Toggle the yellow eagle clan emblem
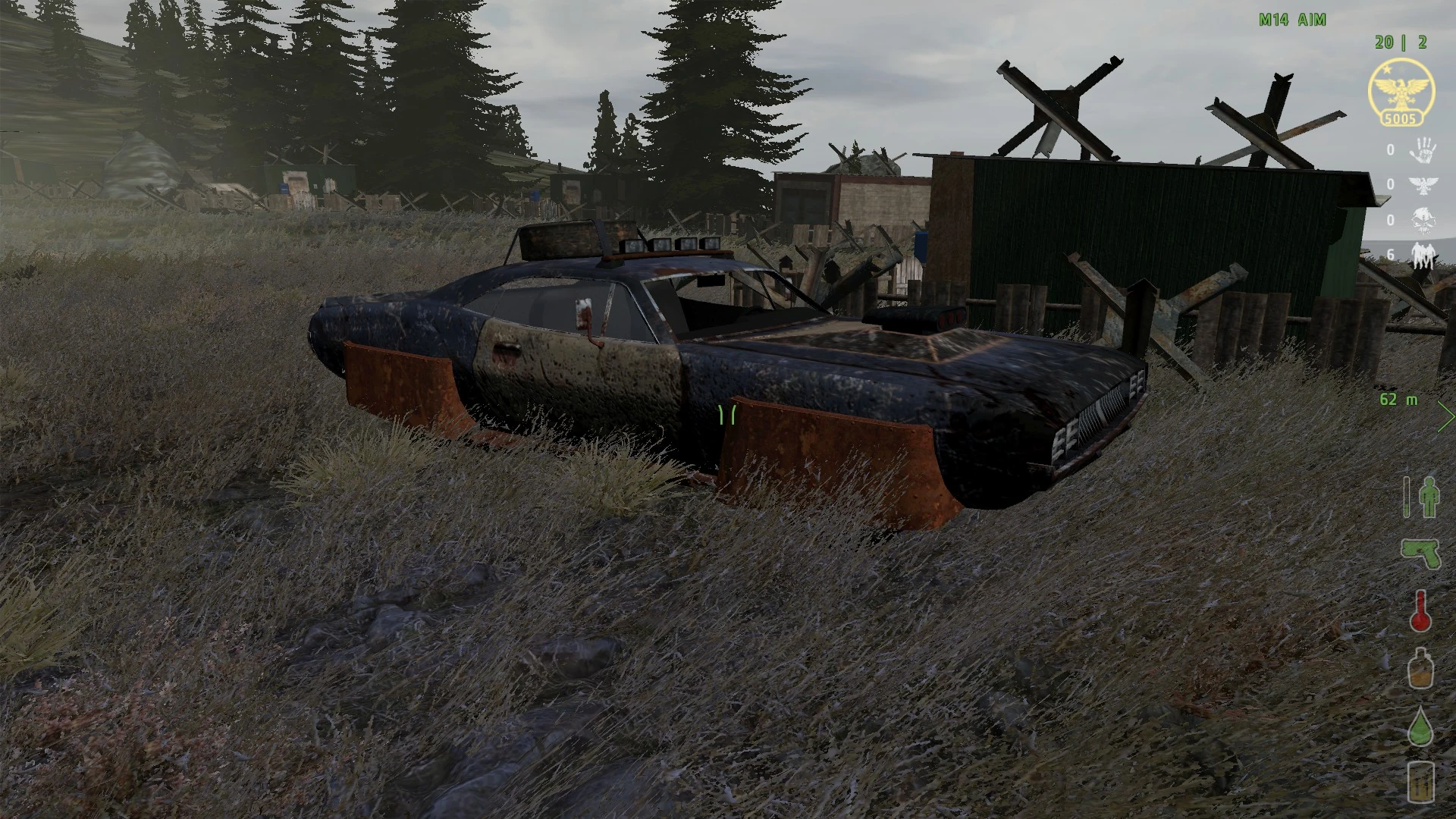1456x819 pixels. 1401,91
